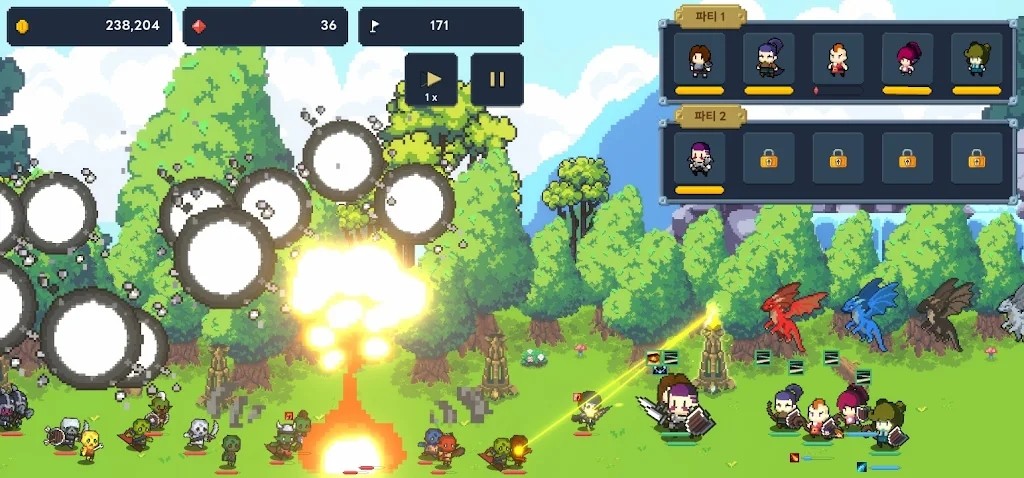
Task: Select the orange-mohawk hero in Party 1
Action: coord(837,59)
